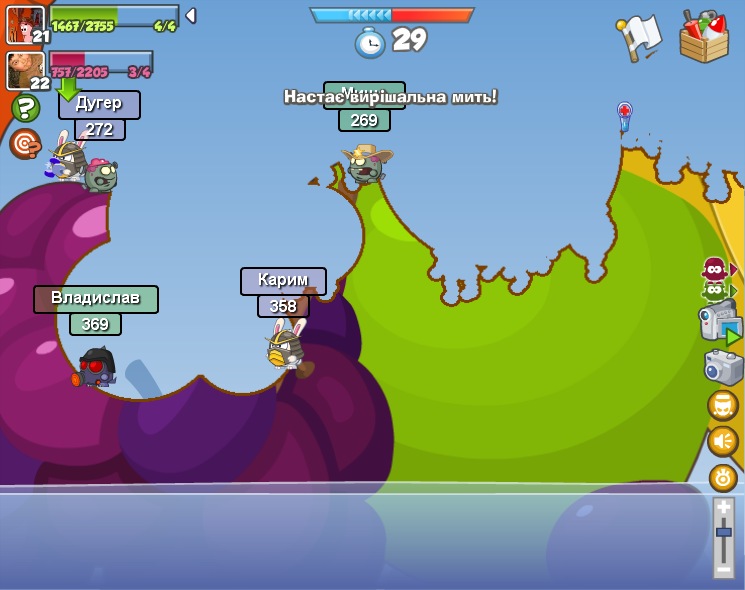The width and height of the screenshot is (745, 590).
Task: Open the green question mark help
Action: pos(25,108)
